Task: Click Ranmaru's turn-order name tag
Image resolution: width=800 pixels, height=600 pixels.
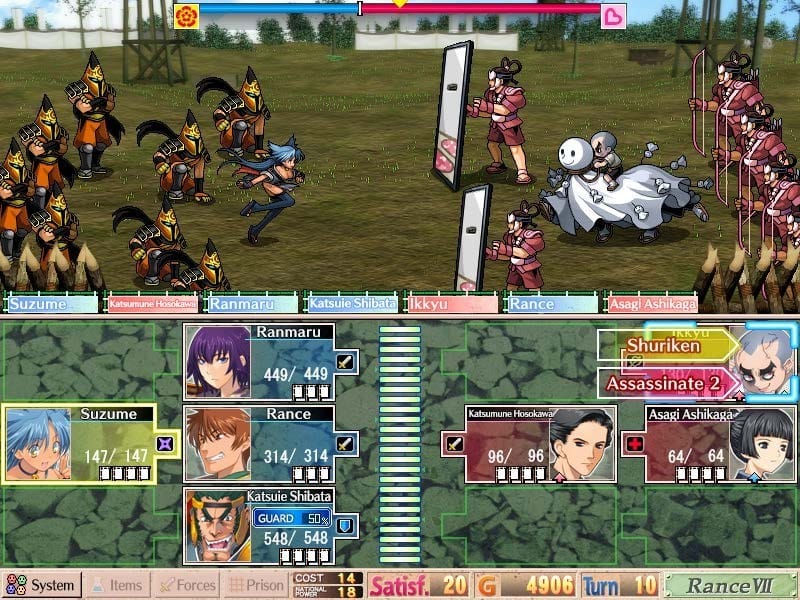Action: pos(251,303)
